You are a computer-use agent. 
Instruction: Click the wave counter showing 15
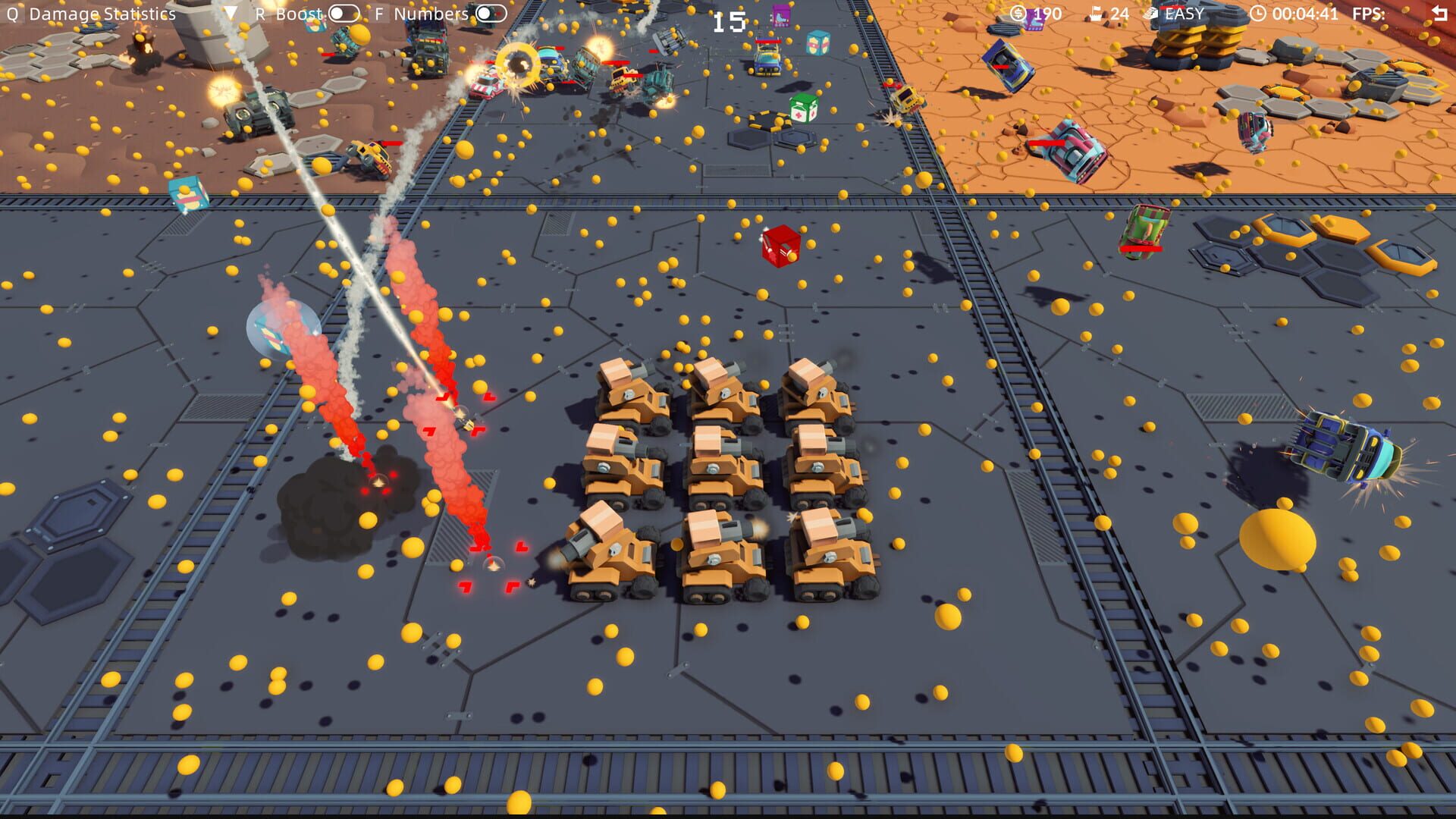(726, 23)
